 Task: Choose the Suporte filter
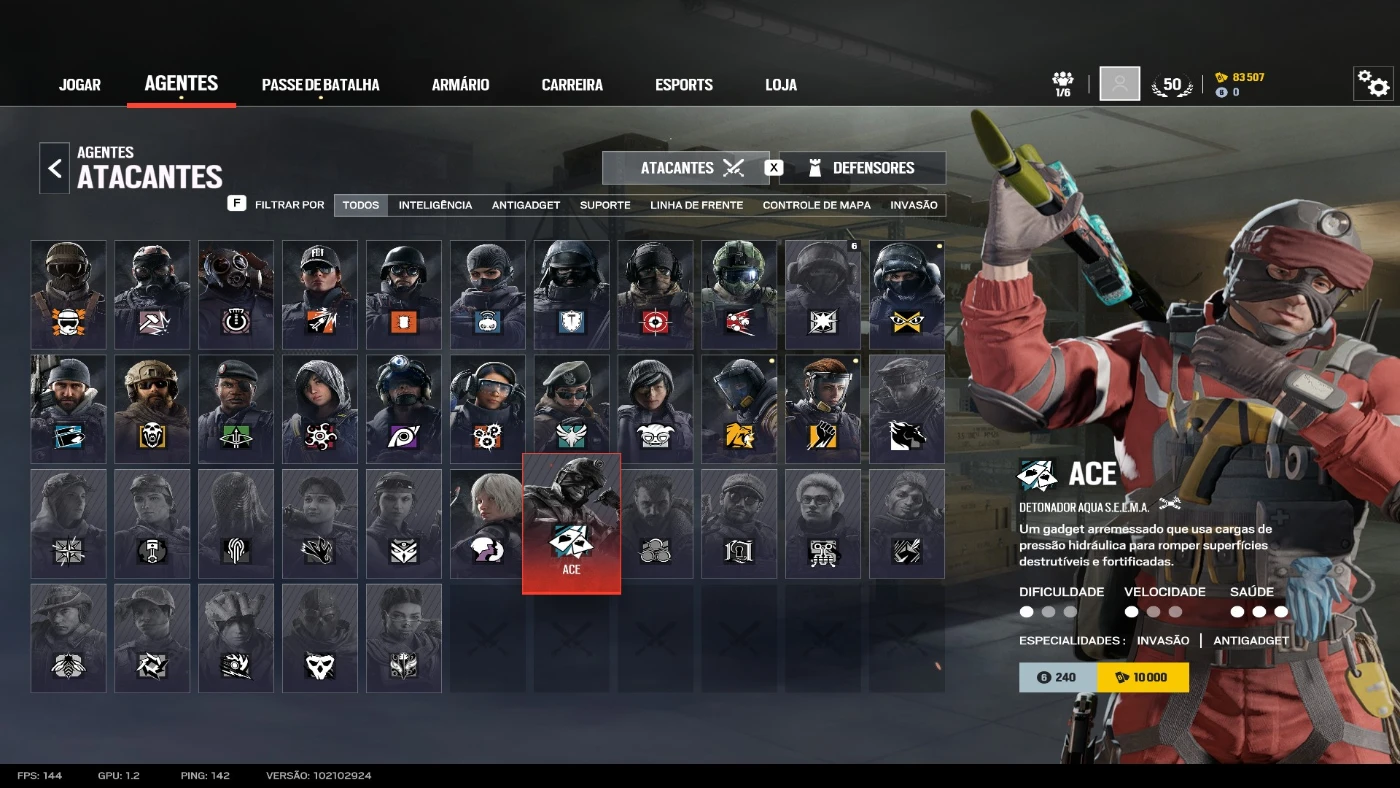tap(605, 205)
